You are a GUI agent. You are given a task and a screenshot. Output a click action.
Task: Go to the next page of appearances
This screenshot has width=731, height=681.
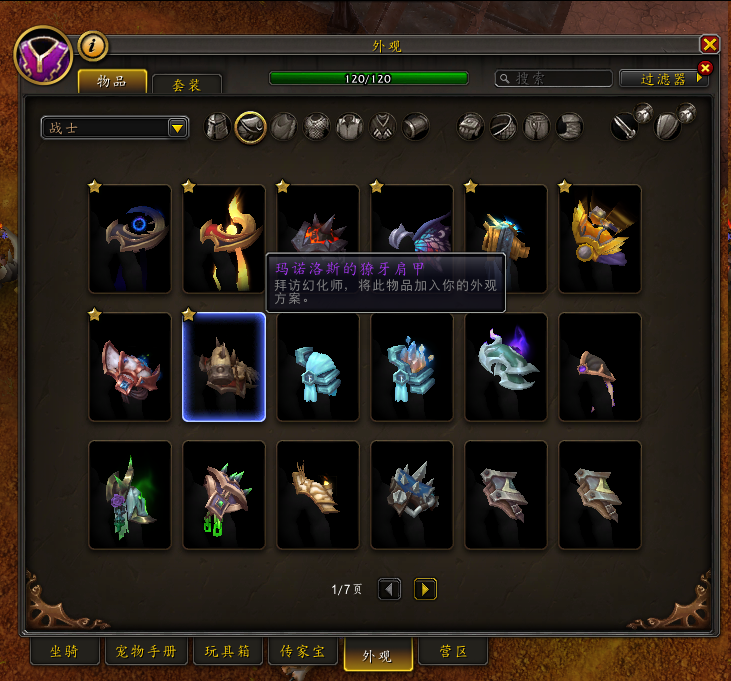point(425,590)
